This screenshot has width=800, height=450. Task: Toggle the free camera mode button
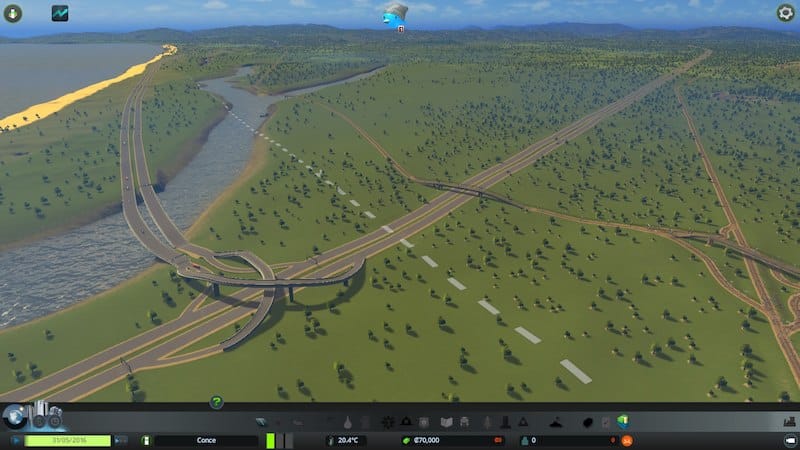(789, 440)
